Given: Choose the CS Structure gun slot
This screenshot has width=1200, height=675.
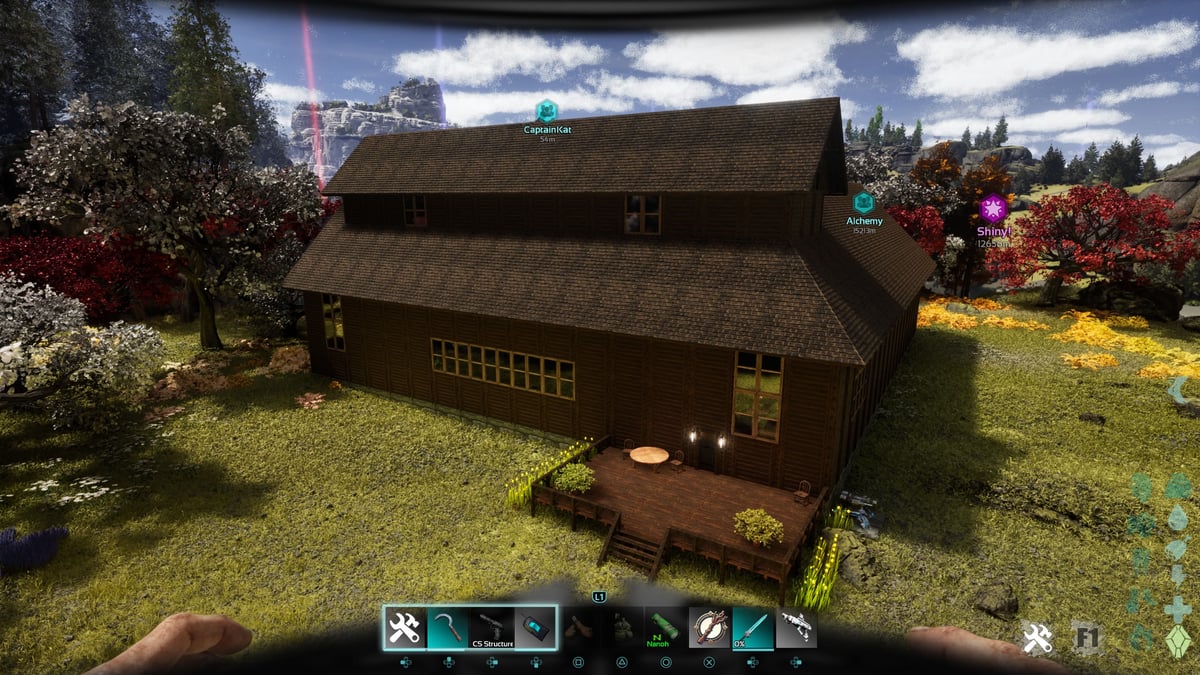Looking at the screenshot, I should pos(492,628).
